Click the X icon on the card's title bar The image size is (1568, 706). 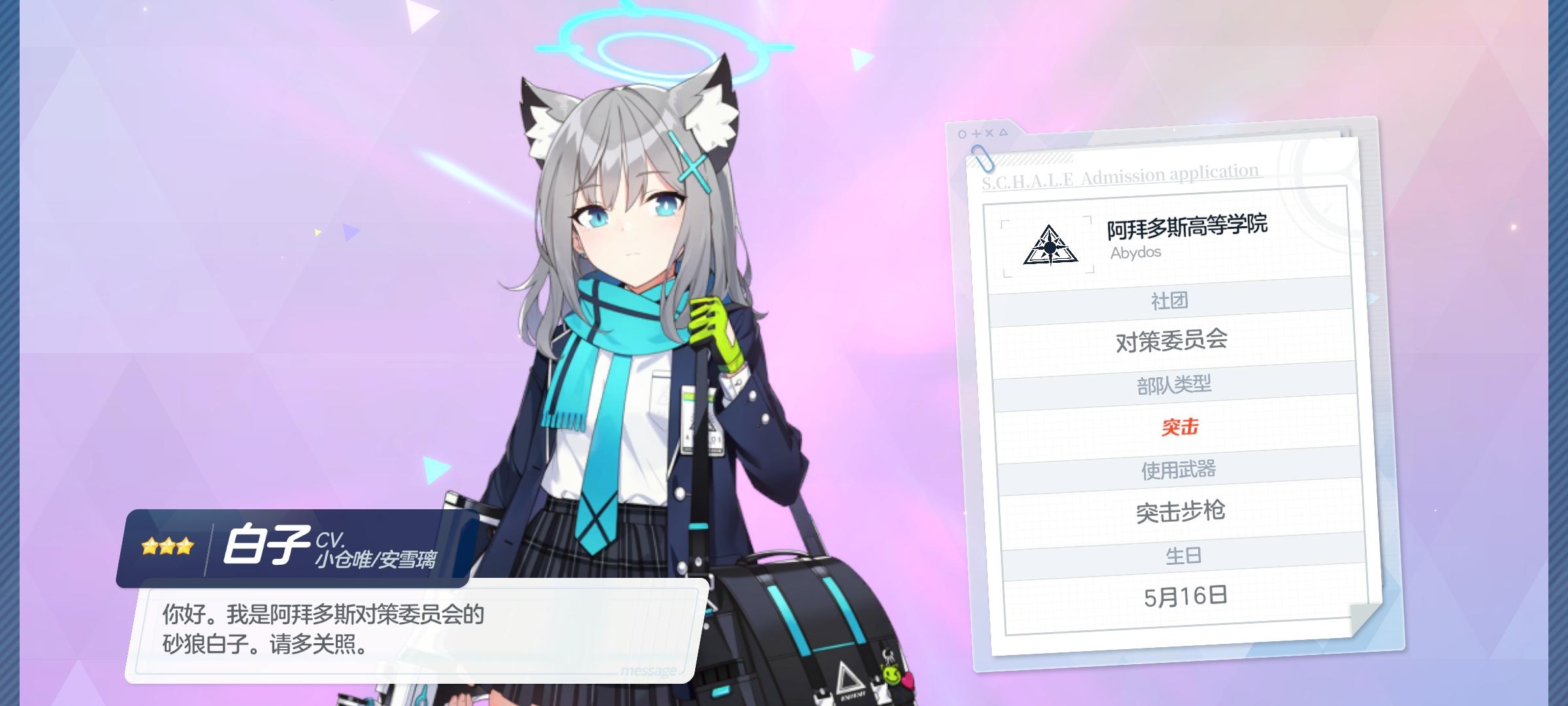tap(988, 132)
